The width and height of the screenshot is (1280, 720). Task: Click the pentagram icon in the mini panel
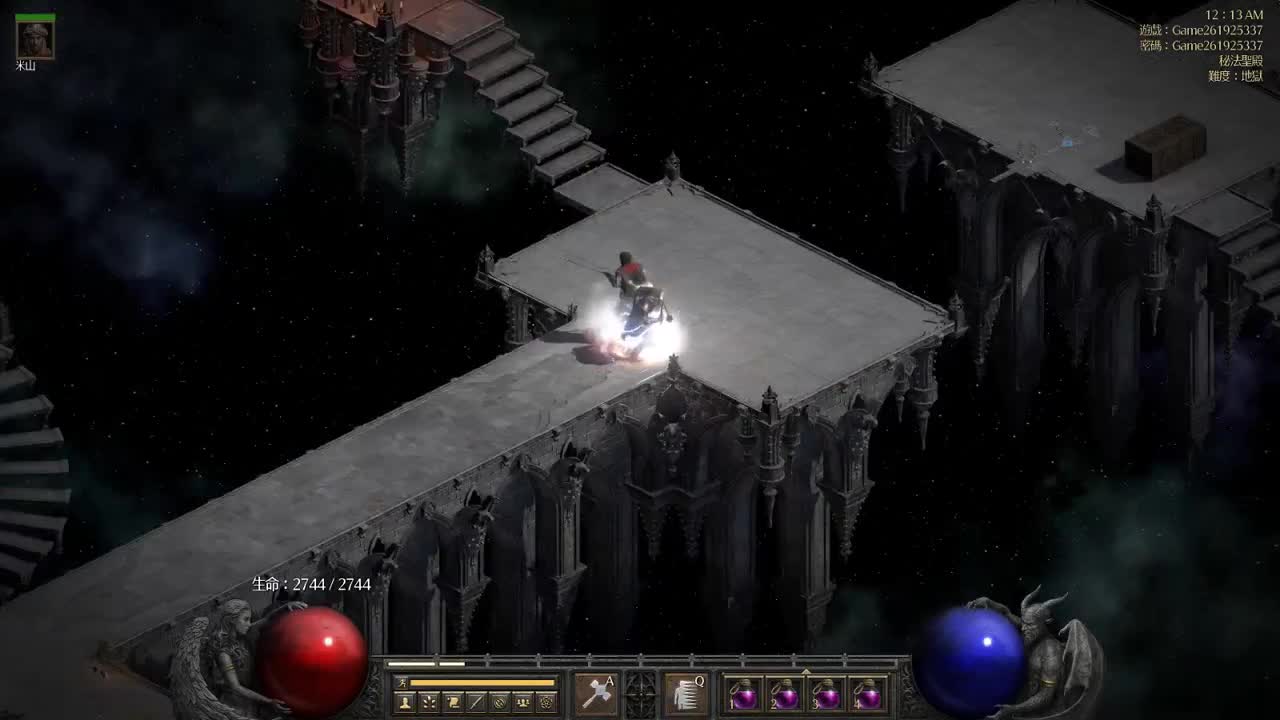[x=546, y=702]
